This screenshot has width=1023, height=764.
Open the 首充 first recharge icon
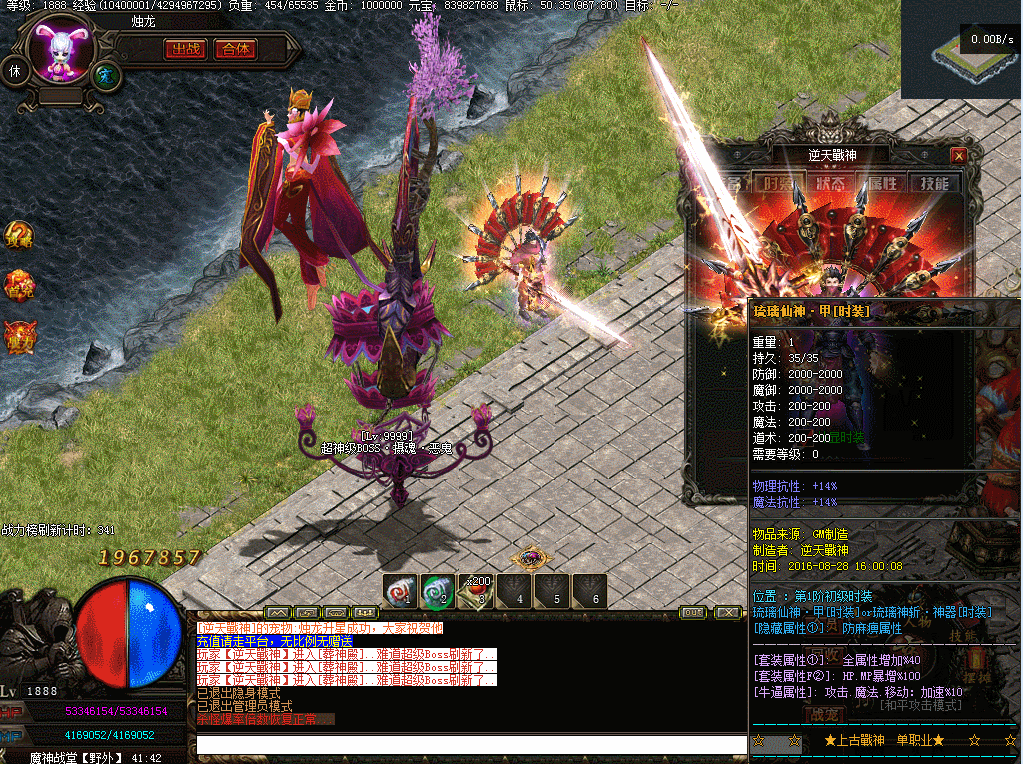19,284
